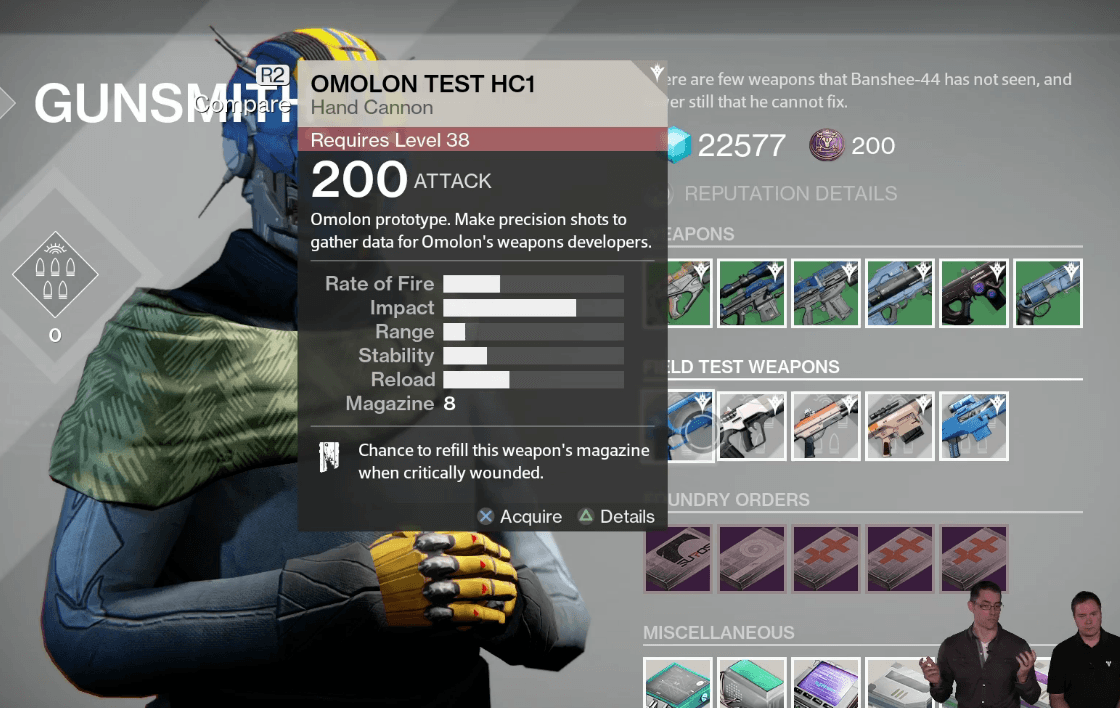1120x708 pixels.
Task: Select the foundry order with circular emblem
Action: click(752, 559)
